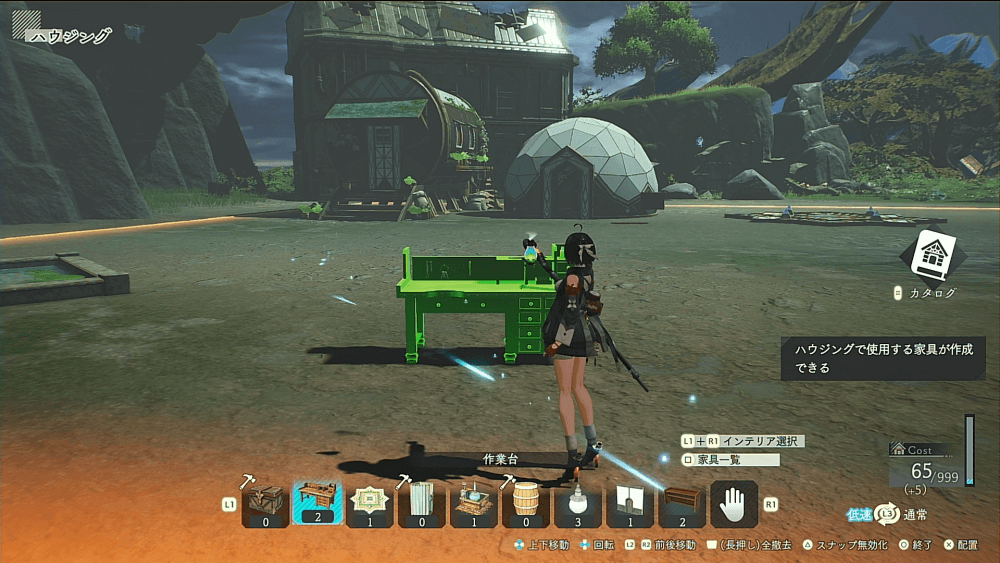The width and height of the screenshot is (1000, 563).
Task: Select the treasure chest furniture slot
Action: click(265, 503)
